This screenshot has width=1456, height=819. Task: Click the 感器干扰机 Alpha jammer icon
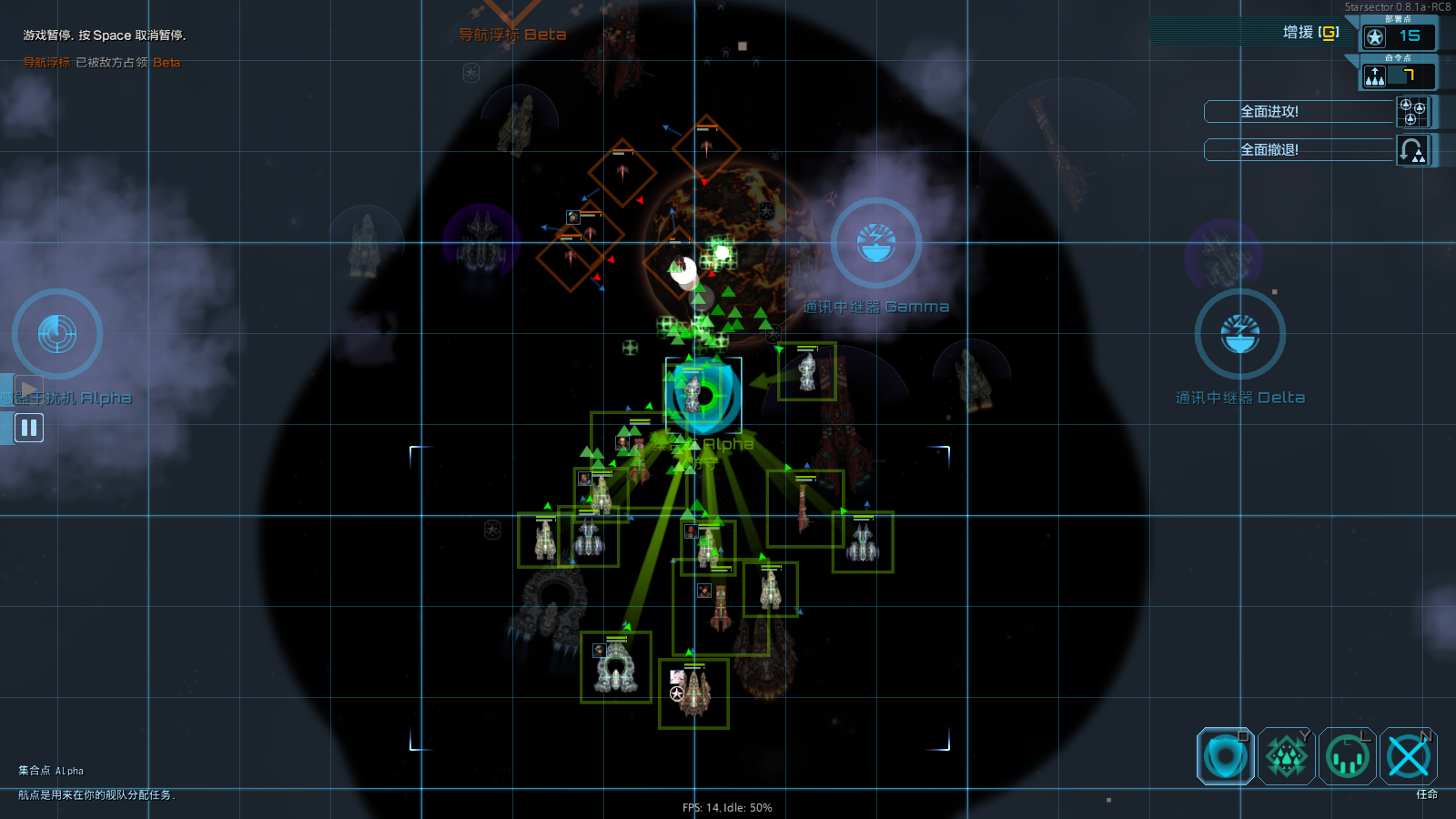click(x=56, y=334)
